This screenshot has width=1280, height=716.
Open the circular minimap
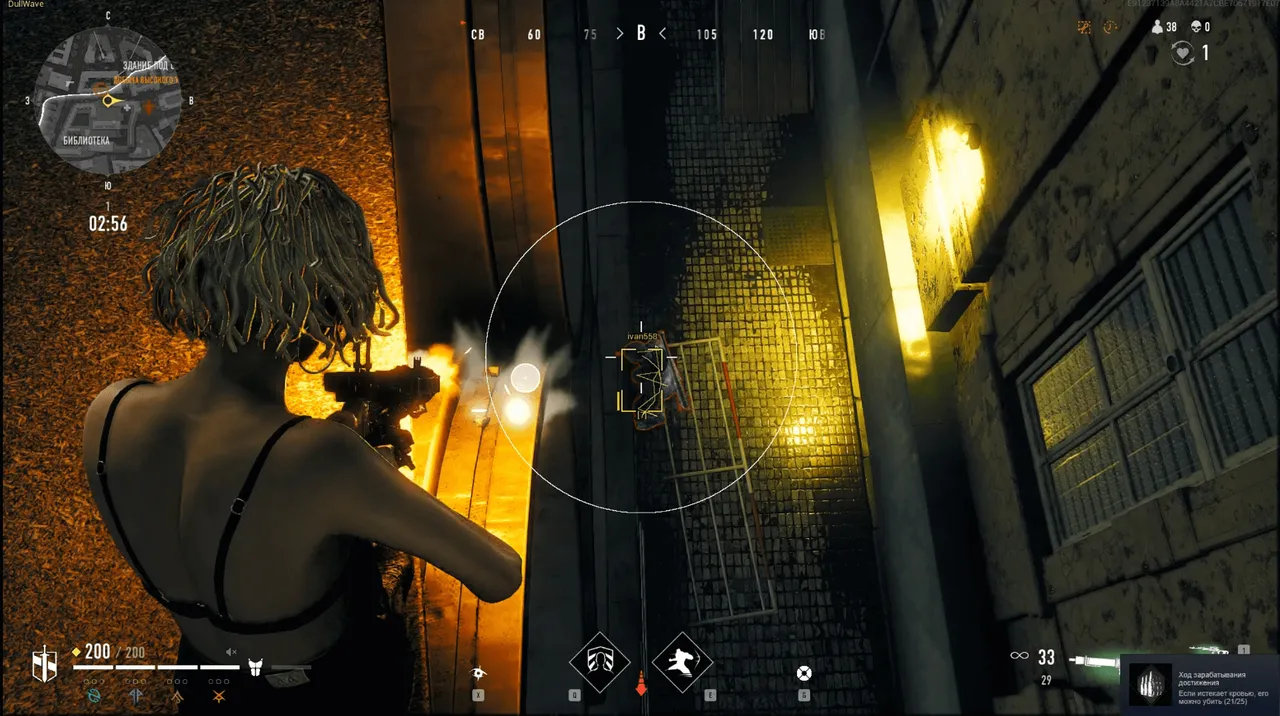click(109, 100)
